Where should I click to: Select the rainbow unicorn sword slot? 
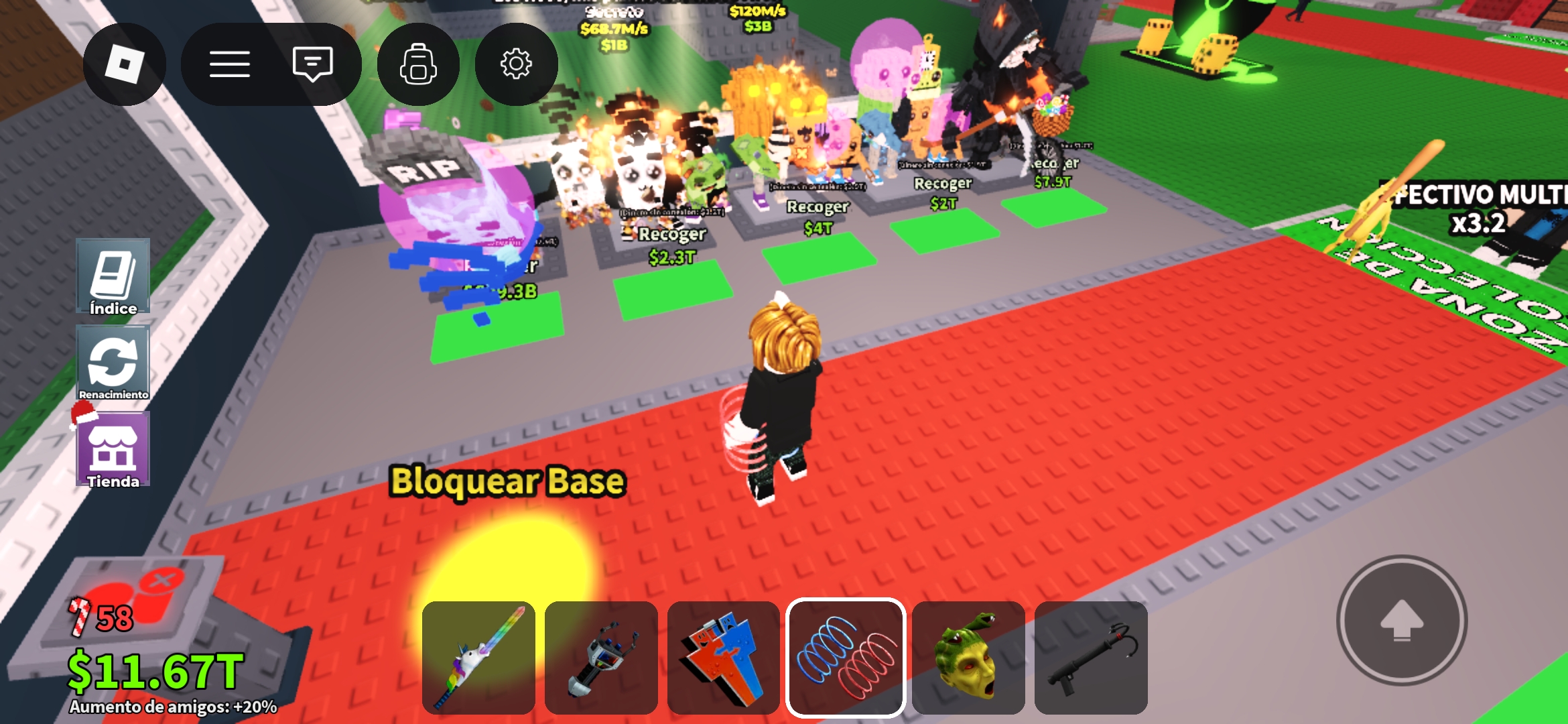[478, 658]
